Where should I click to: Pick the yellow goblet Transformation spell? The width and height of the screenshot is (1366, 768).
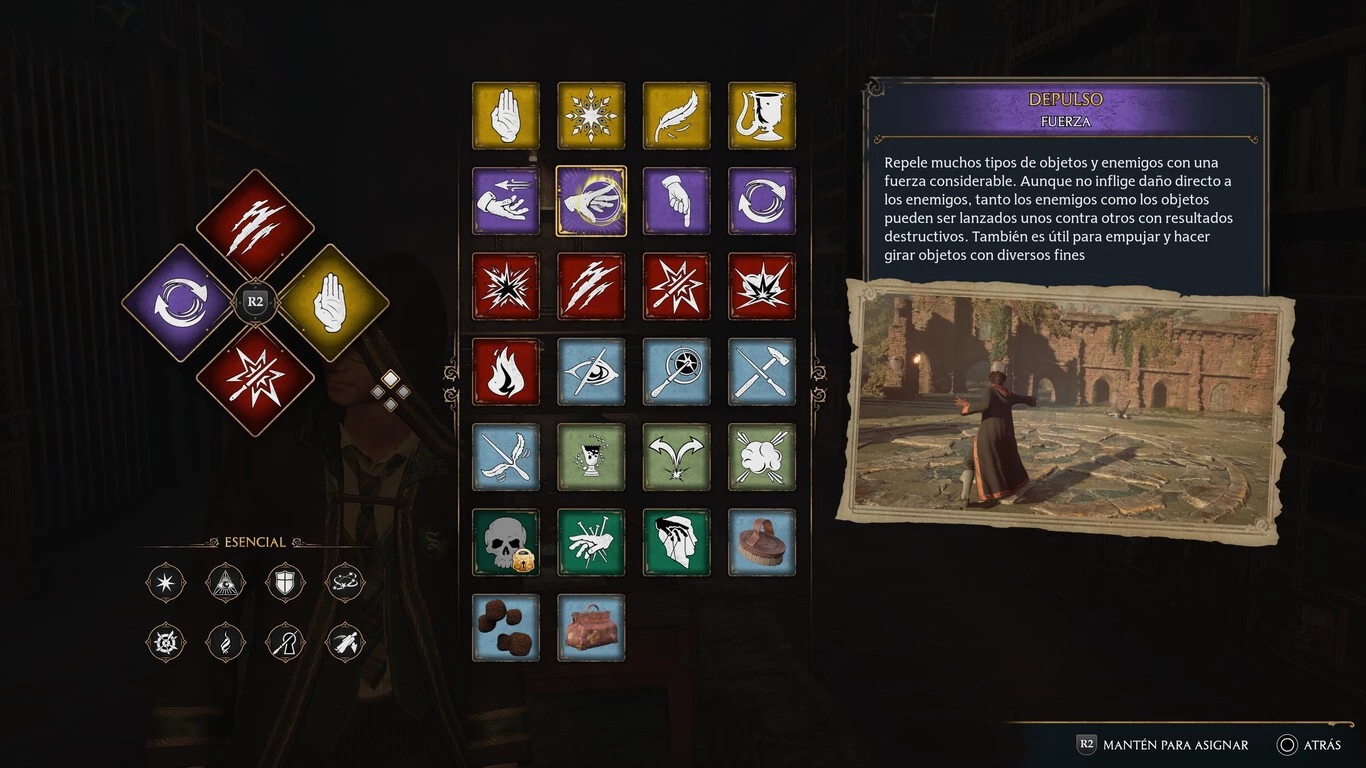[x=762, y=116]
